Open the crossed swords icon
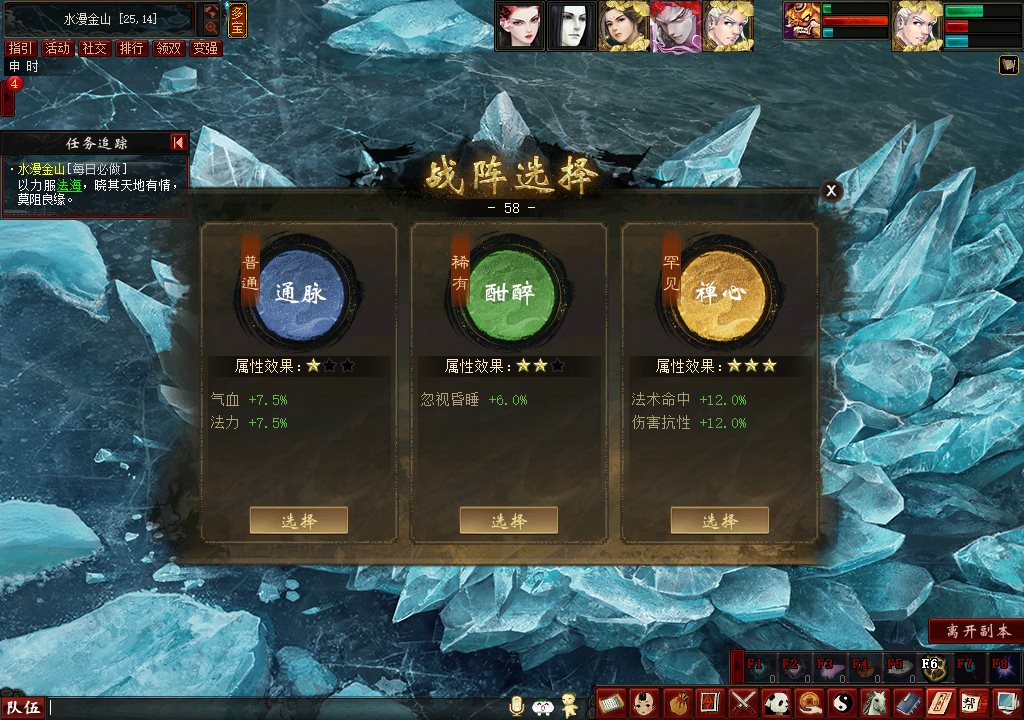Viewport: 1024px width, 720px height. point(743,703)
